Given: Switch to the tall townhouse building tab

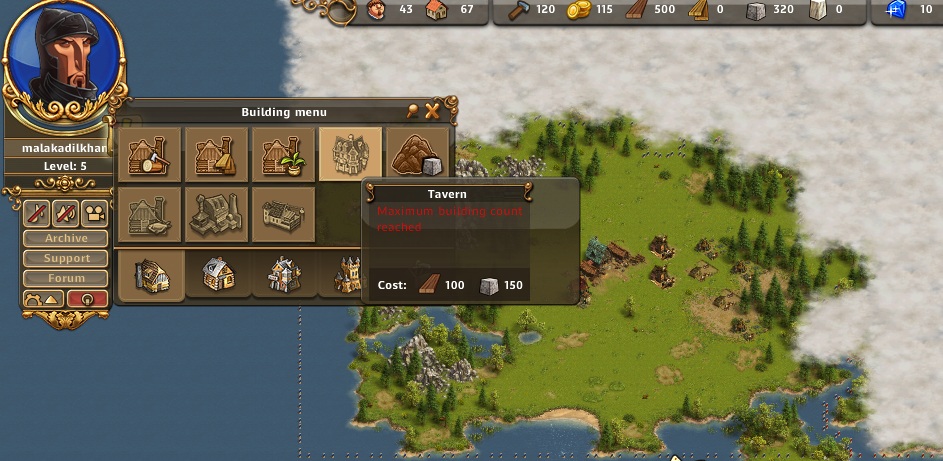Looking at the screenshot, I should click(283, 274).
